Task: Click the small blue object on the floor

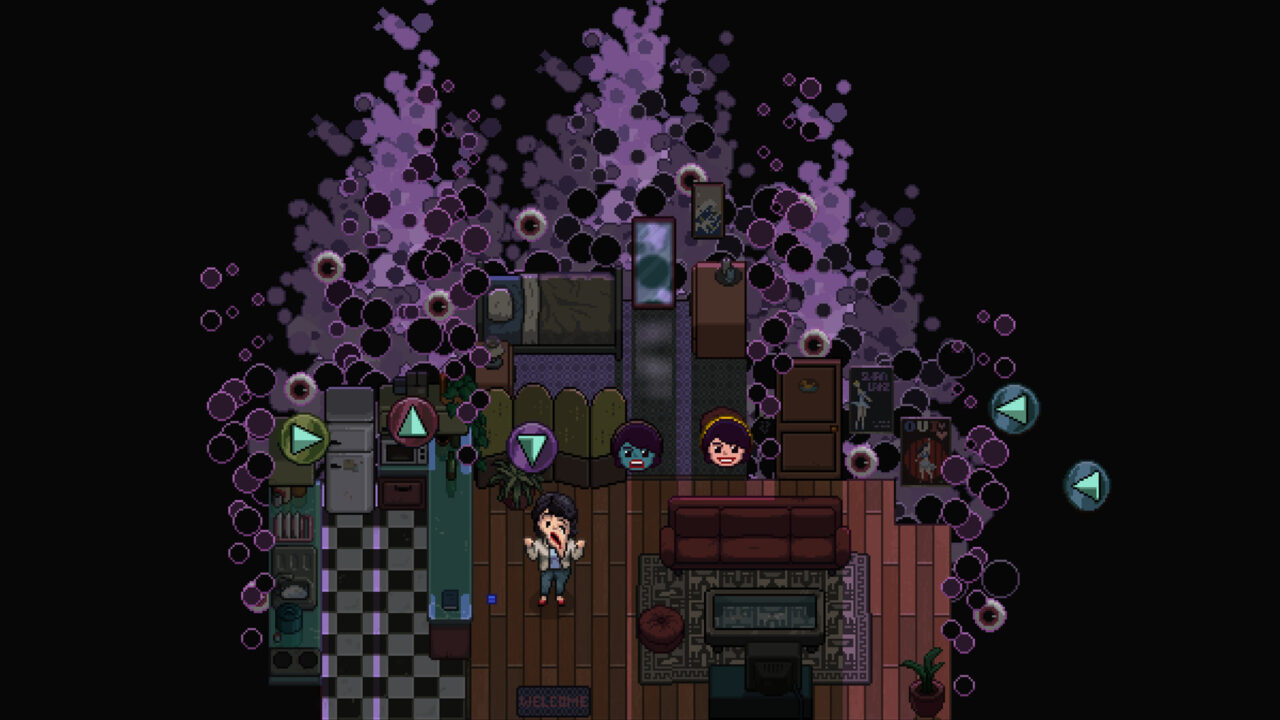Action: point(490,597)
